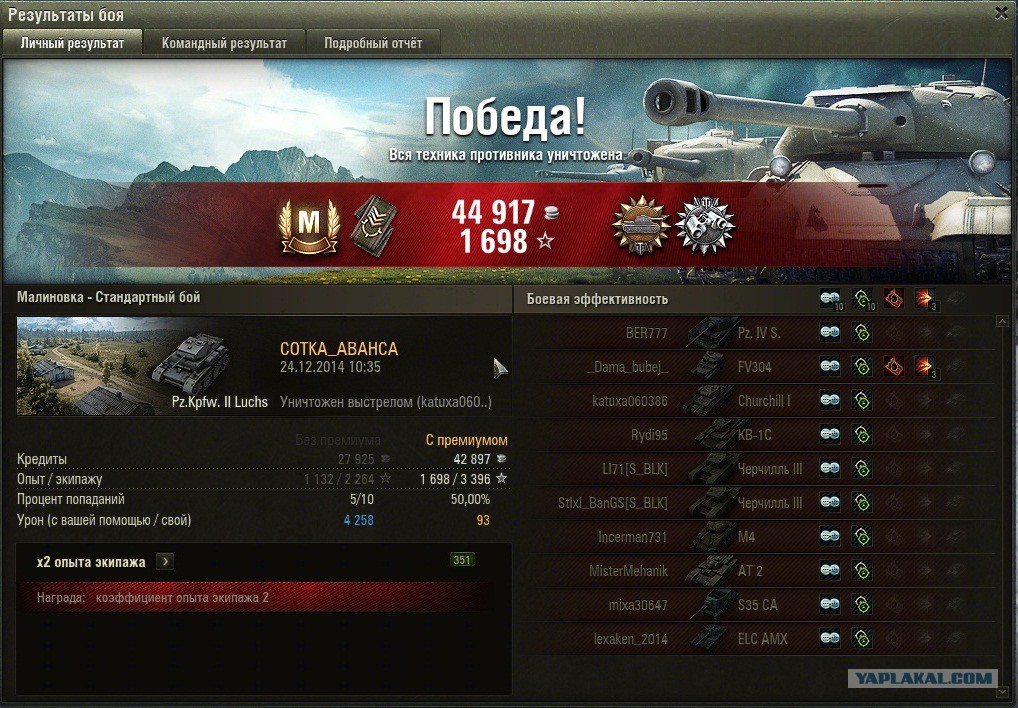Switch to the Командный результат tab
The height and width of the screenshot is (708, 1018).
point(224,43)
